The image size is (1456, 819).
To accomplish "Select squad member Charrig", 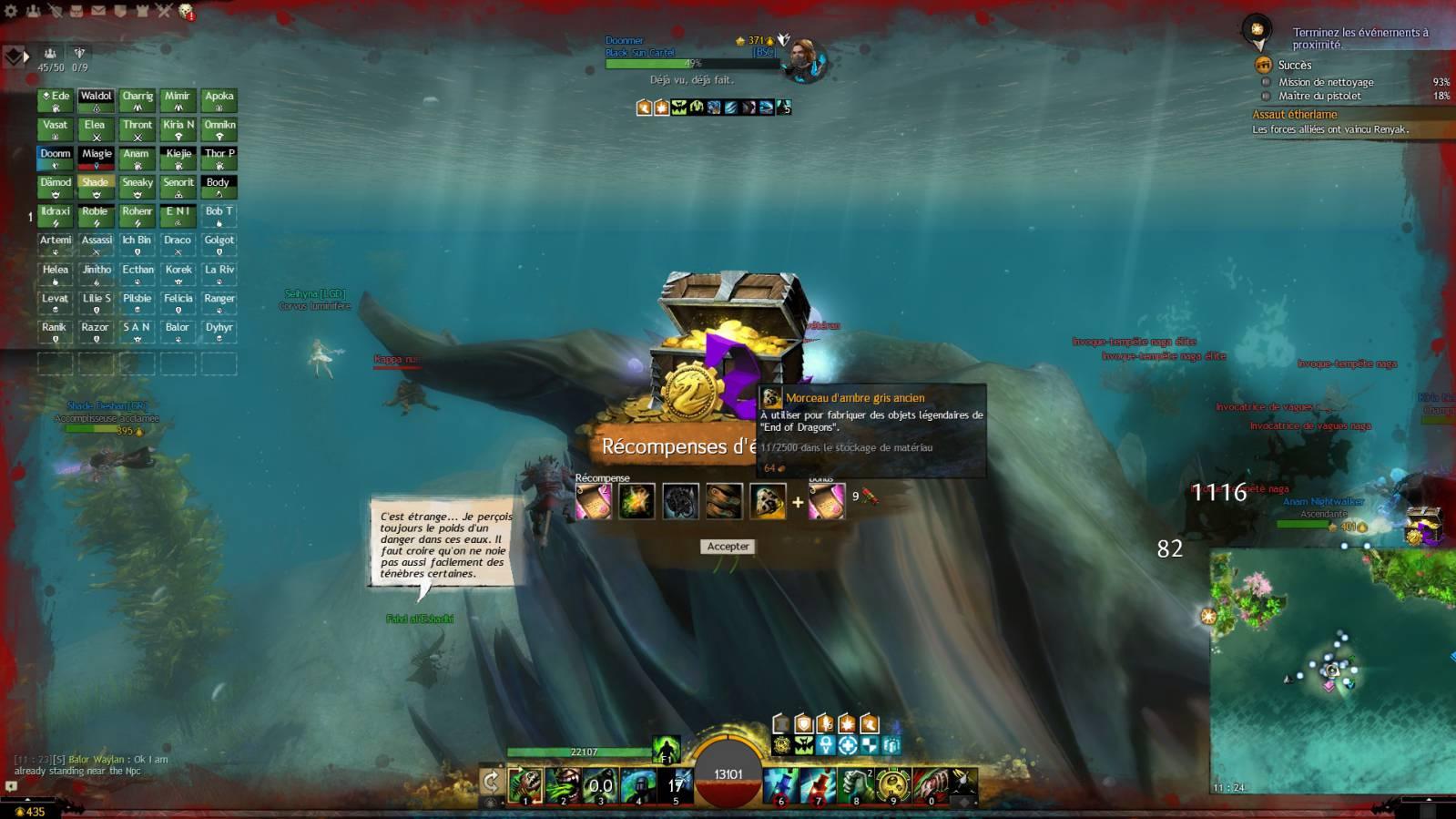I will (137, 100).
